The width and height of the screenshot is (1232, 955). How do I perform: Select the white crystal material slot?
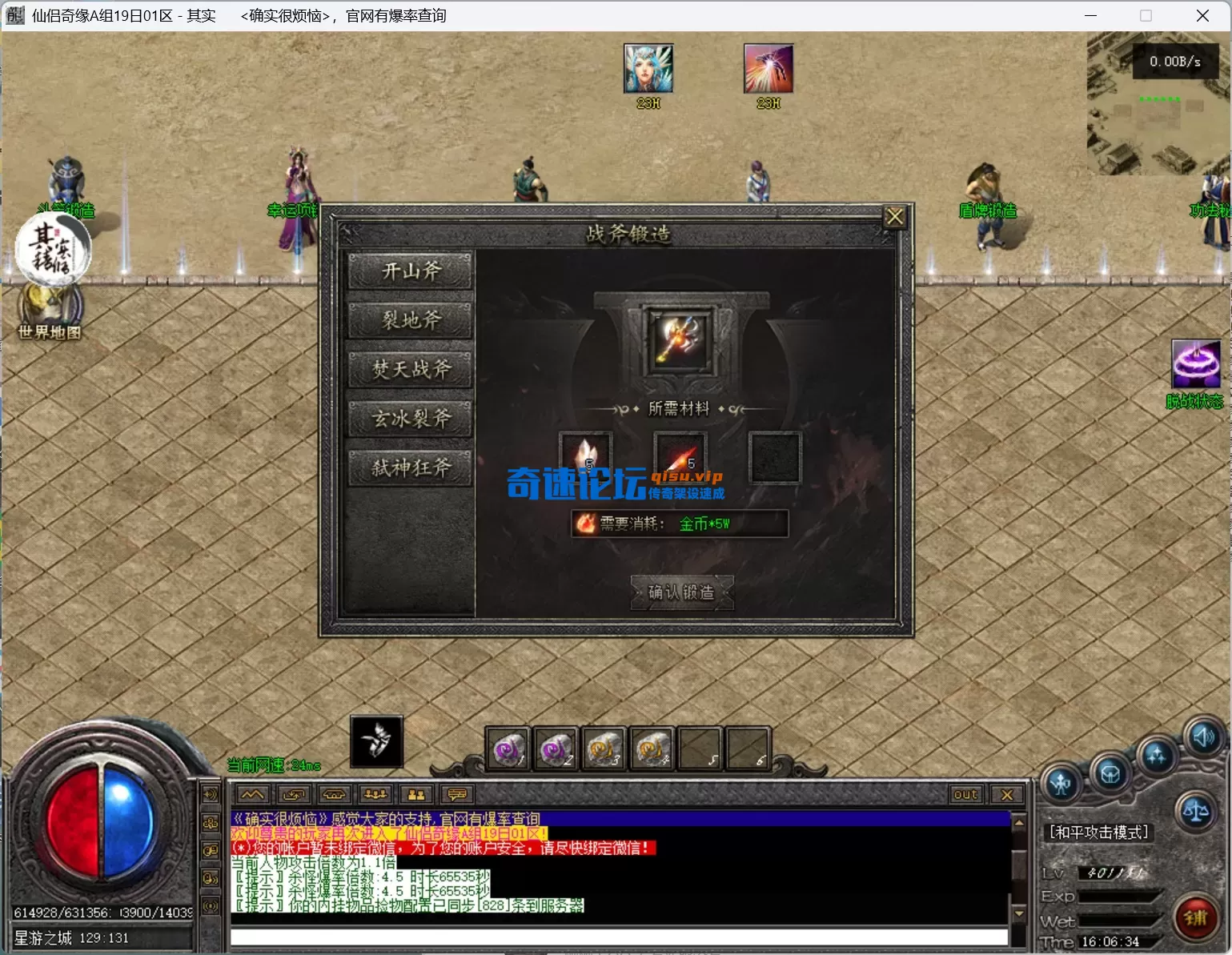pos(585,456)
